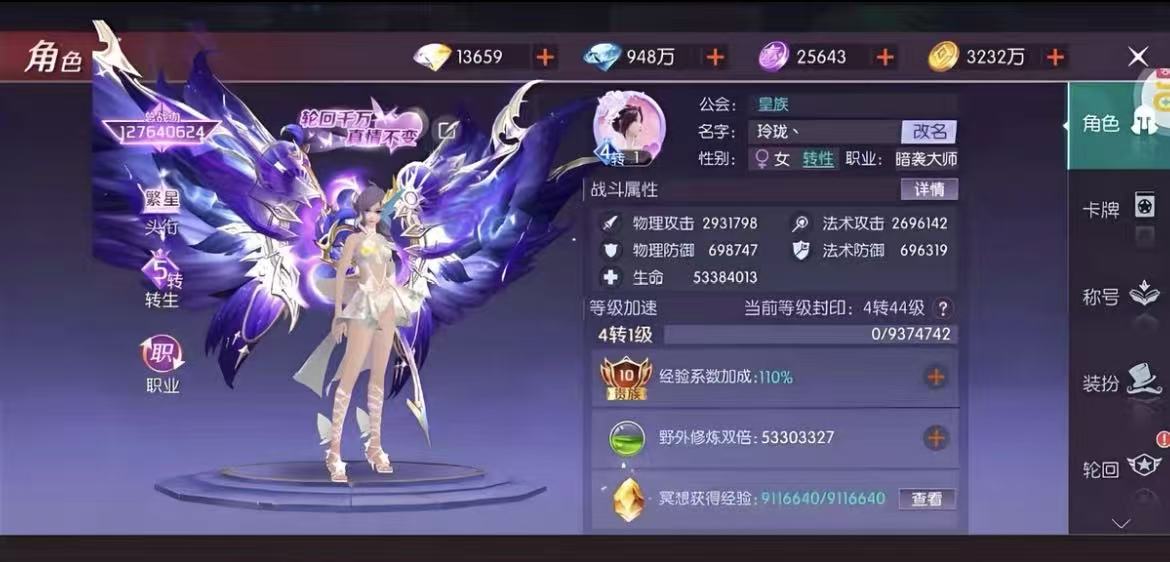Buy more gold coins with the plus button

coord(1055,57)
